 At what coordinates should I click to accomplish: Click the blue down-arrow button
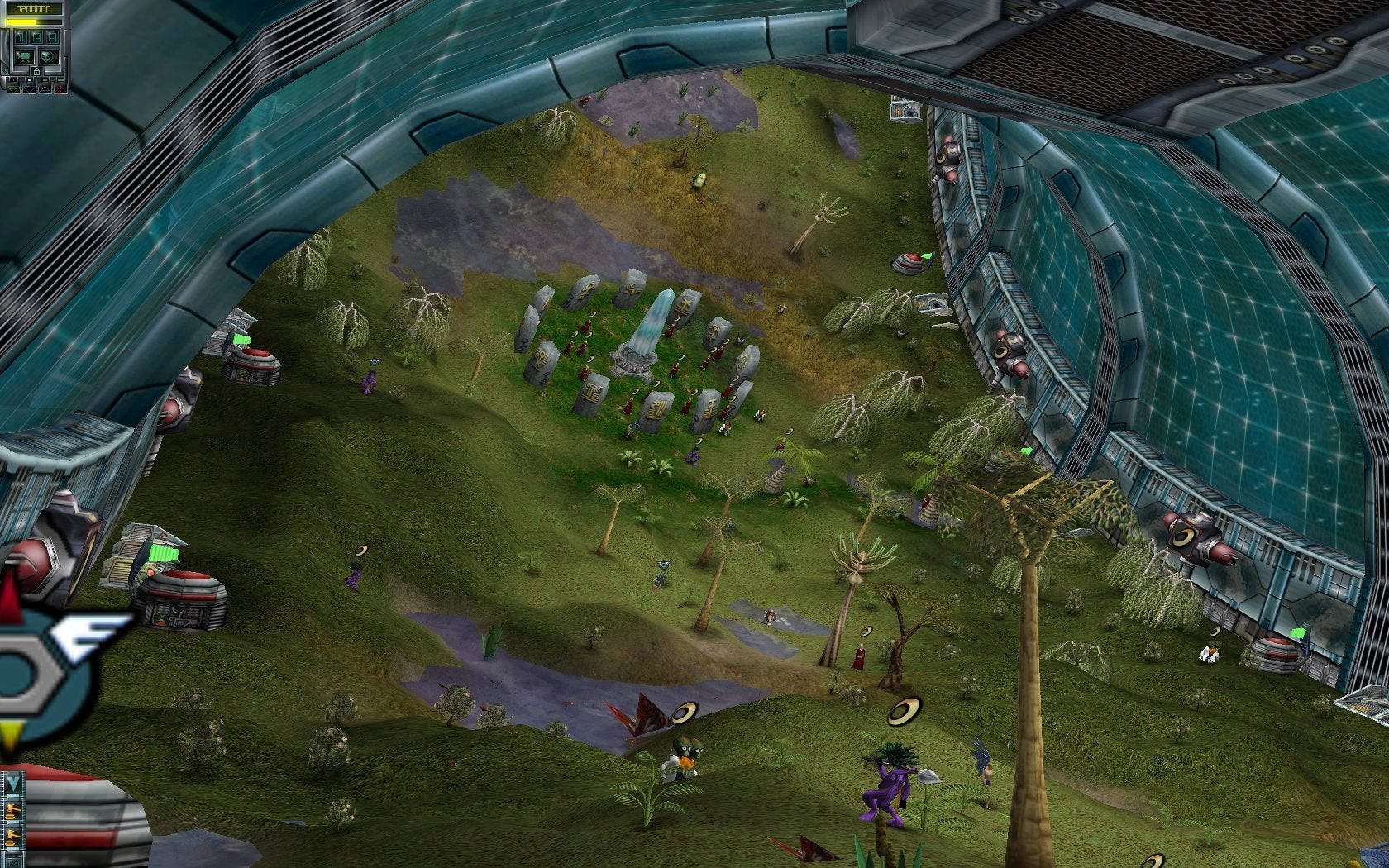point(30,89)
